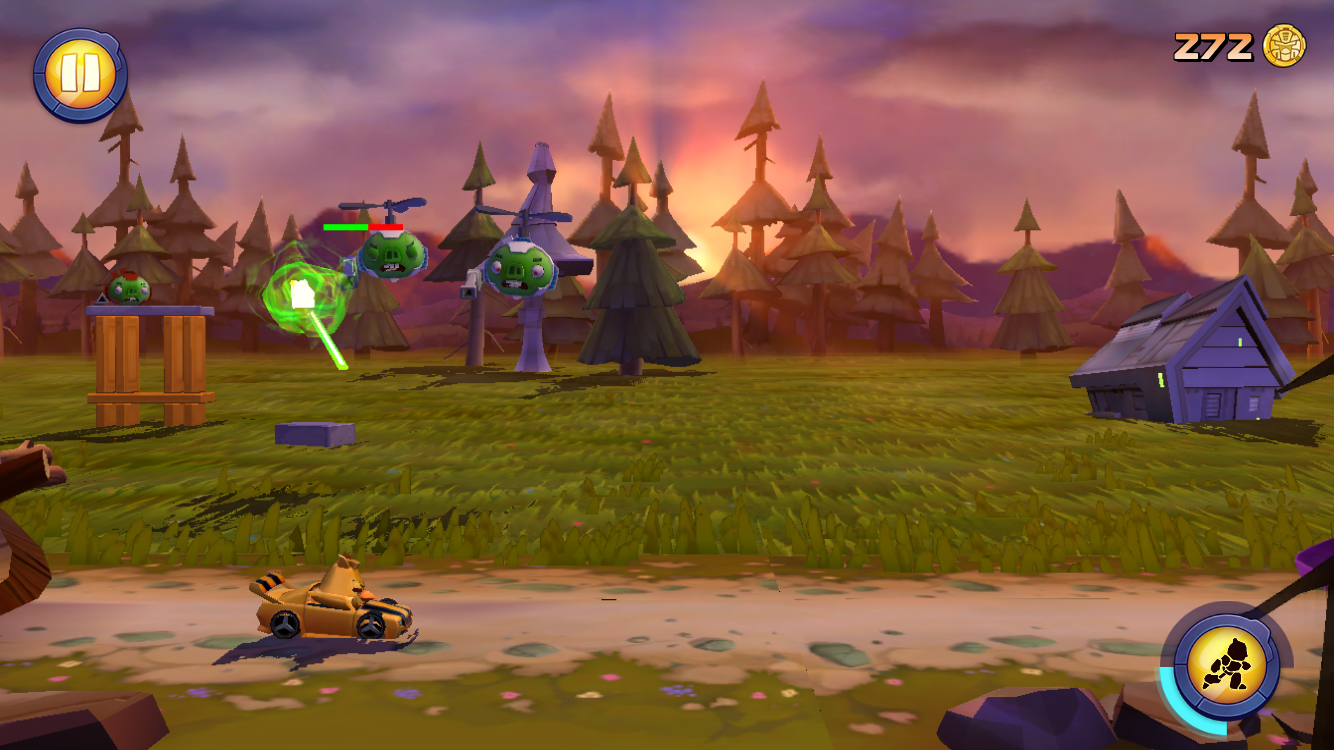Activate the robot transform ability button

tap(1226, 665)
